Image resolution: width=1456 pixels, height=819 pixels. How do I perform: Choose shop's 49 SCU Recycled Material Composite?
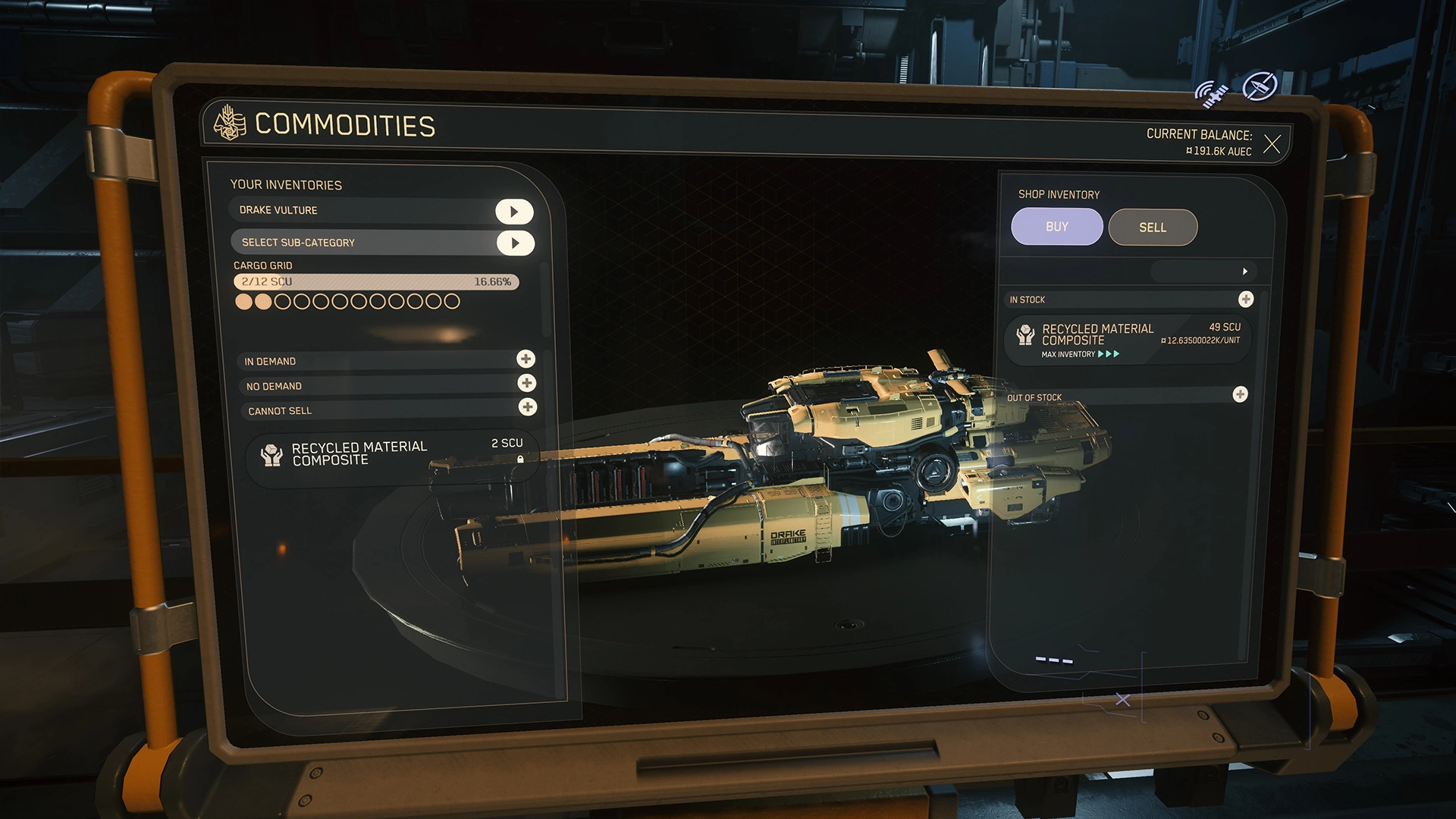[1127, 339]
